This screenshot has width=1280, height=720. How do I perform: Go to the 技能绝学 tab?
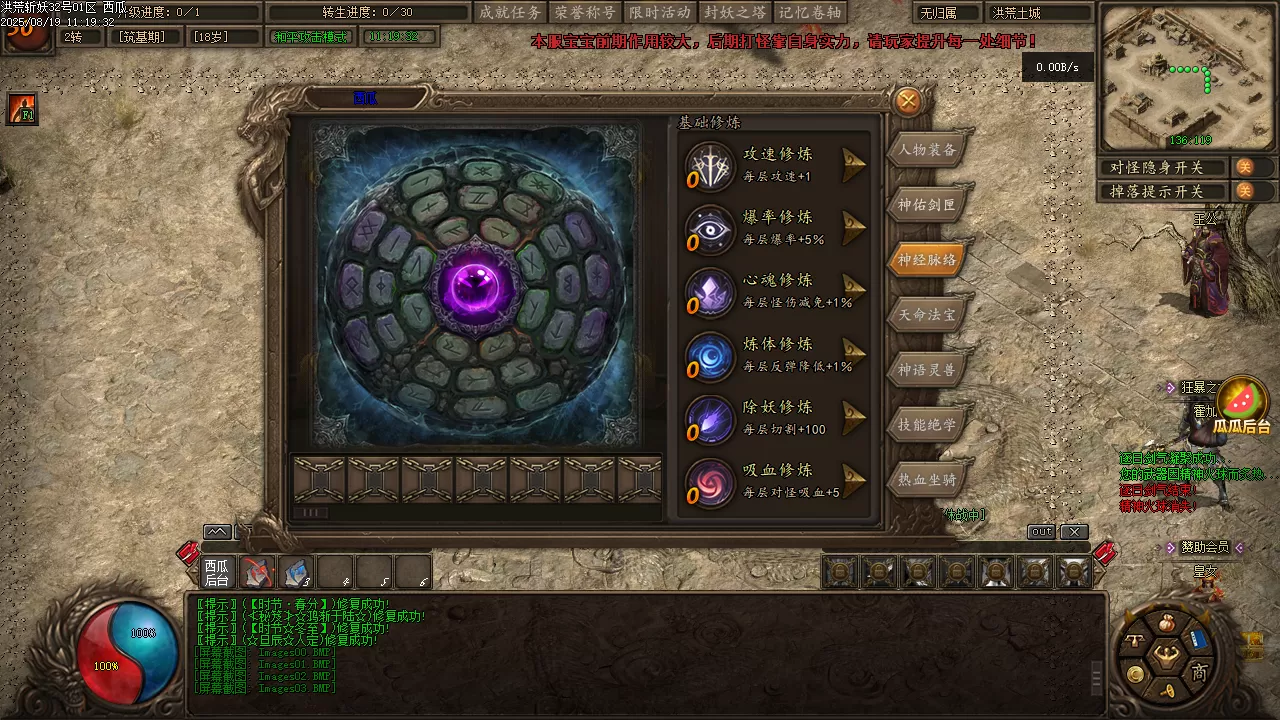point(927,425)
